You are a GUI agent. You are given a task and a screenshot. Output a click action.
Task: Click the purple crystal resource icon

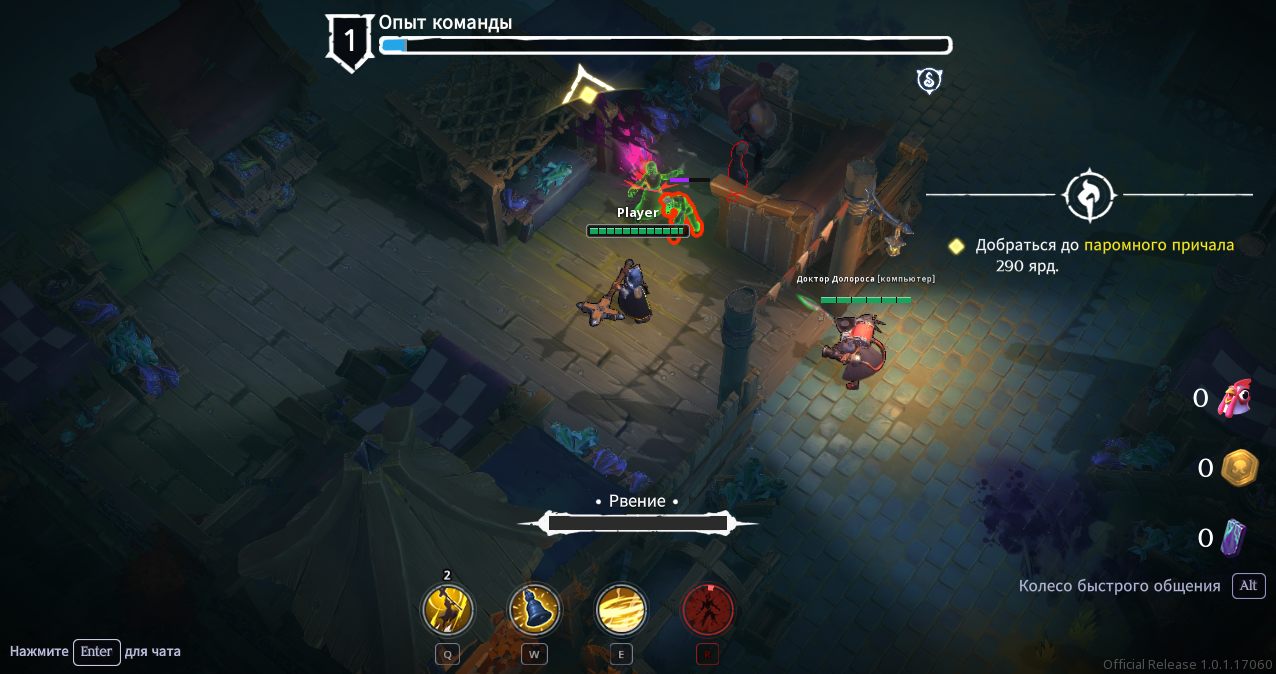pos(1235,537)
